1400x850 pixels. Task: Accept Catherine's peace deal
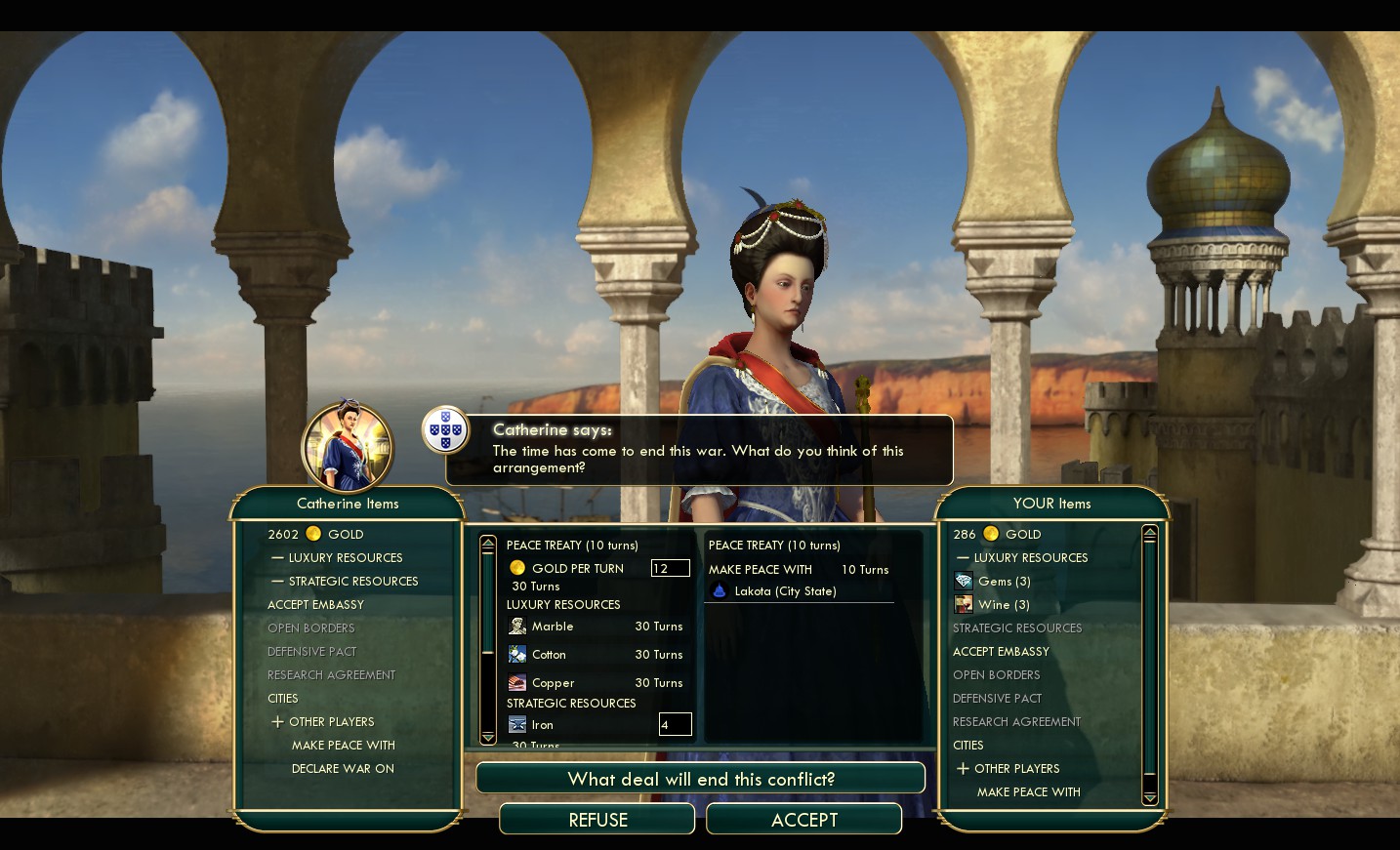[803, 820]
